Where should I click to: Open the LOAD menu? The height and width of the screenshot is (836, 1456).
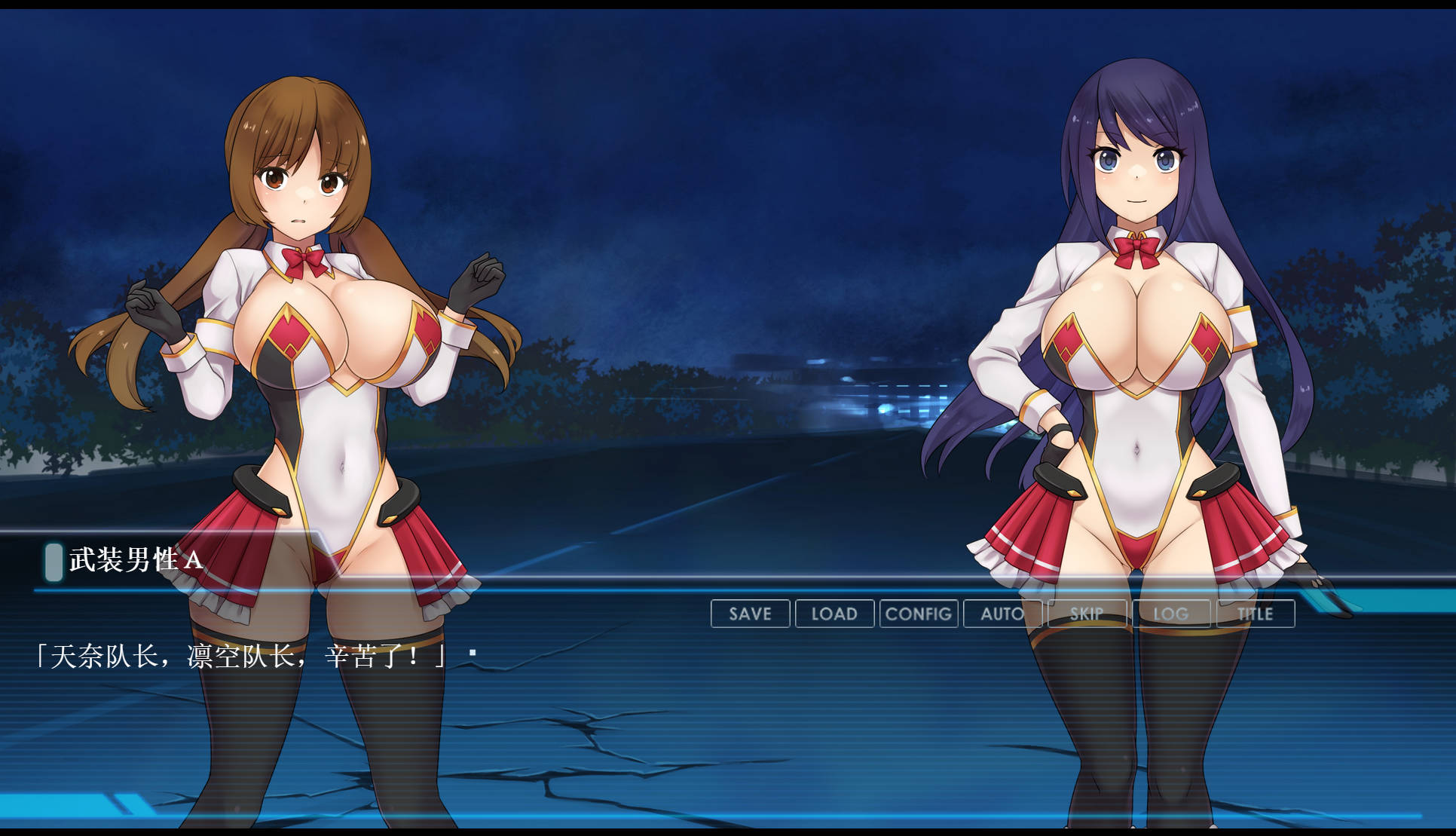click(x=834, y=614)
